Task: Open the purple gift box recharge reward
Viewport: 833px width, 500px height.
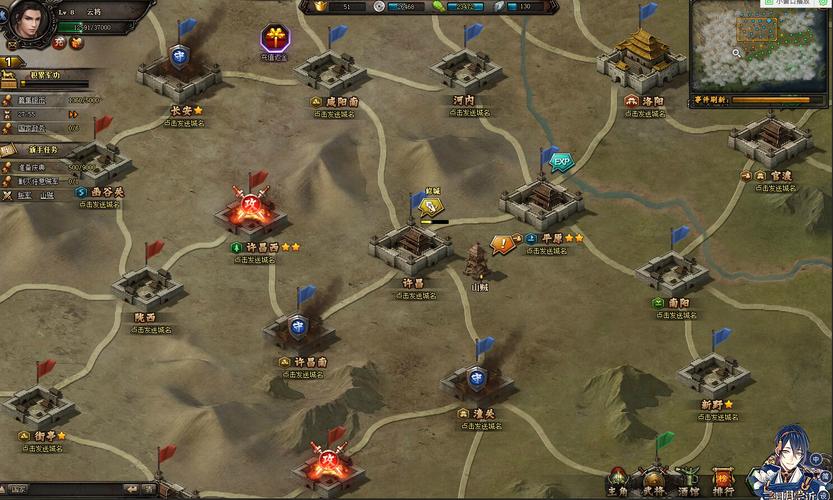Action: (274, 40)
